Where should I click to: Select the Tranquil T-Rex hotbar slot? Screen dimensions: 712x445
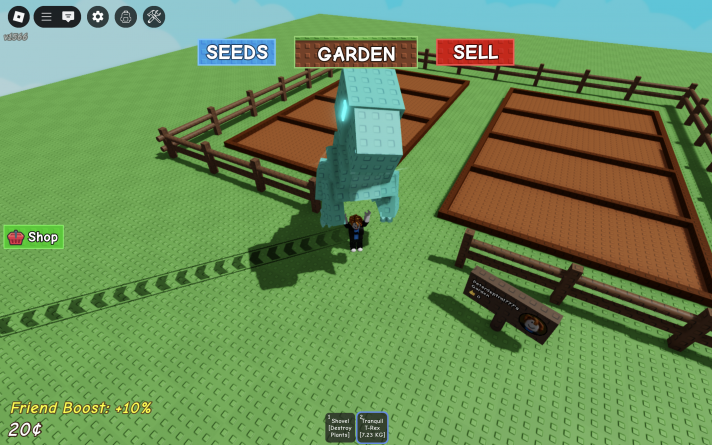click(372, 427)
